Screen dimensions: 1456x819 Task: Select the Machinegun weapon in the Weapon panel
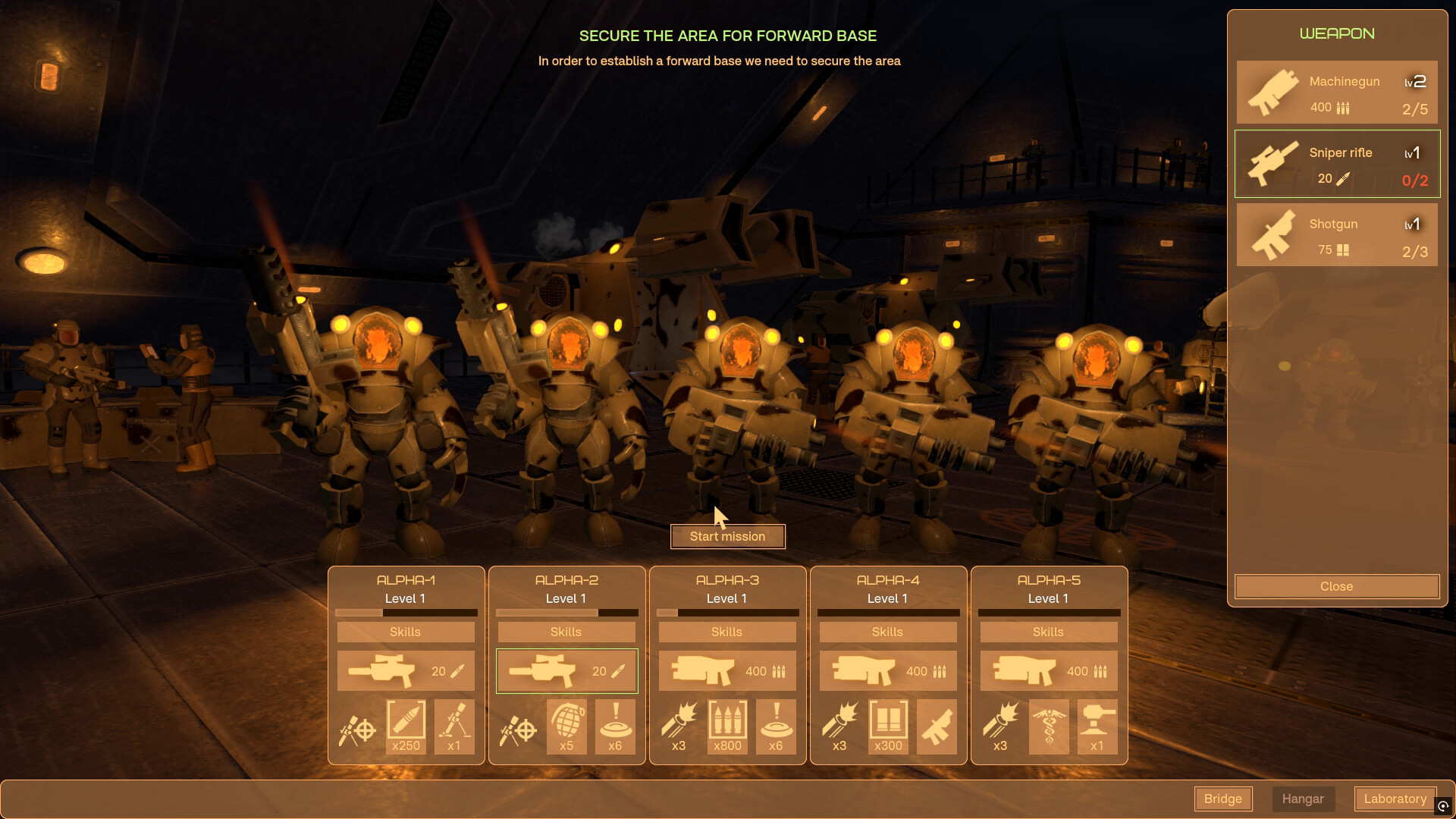(1336, 92)
